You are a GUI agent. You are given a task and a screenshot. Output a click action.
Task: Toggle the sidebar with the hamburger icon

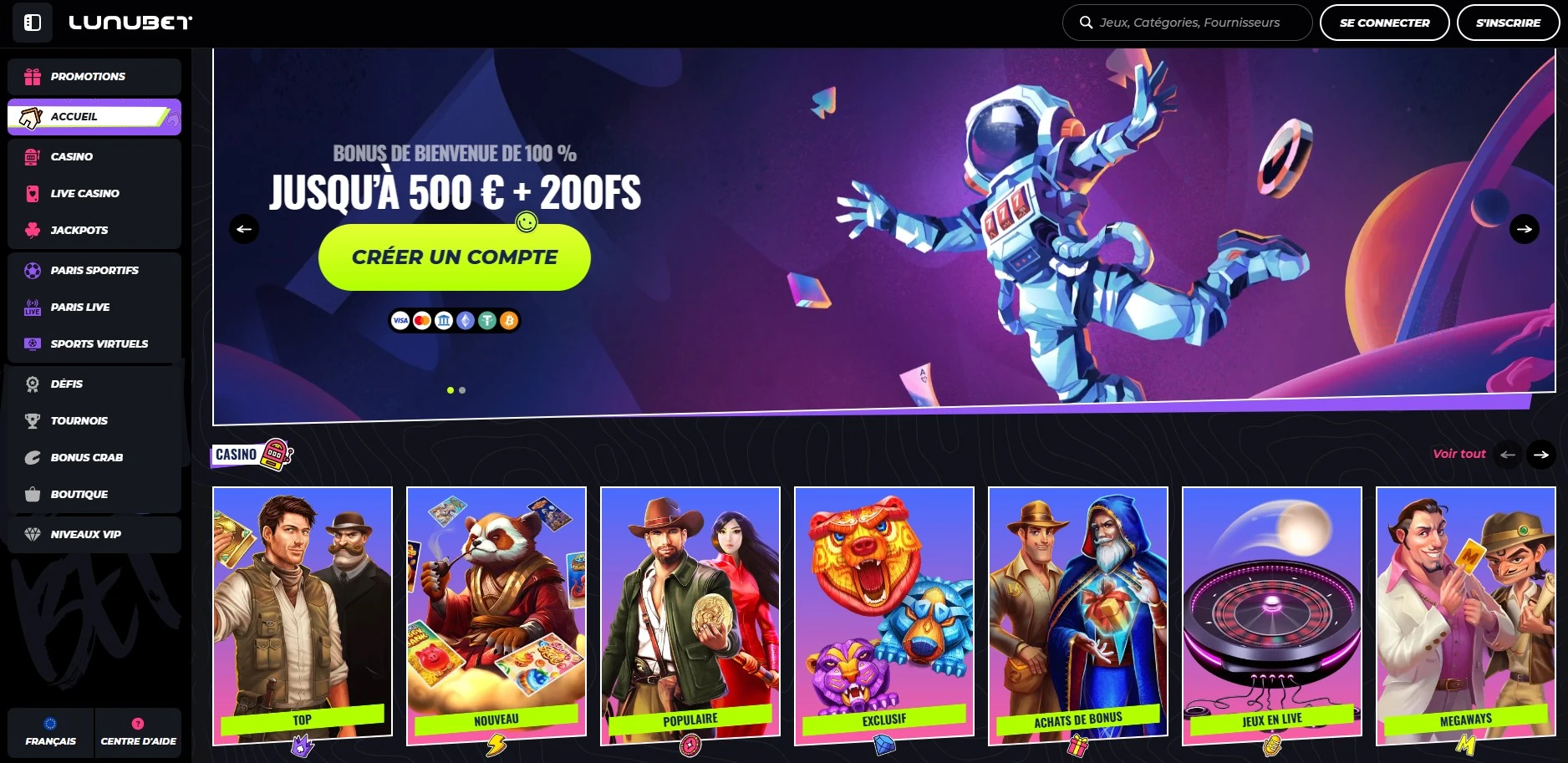32,23
